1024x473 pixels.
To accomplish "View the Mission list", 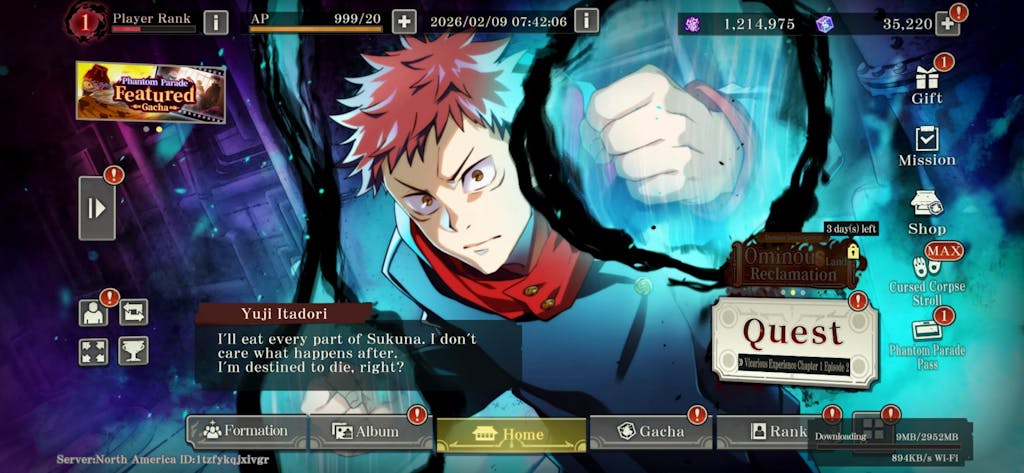I will click(927, 146).
